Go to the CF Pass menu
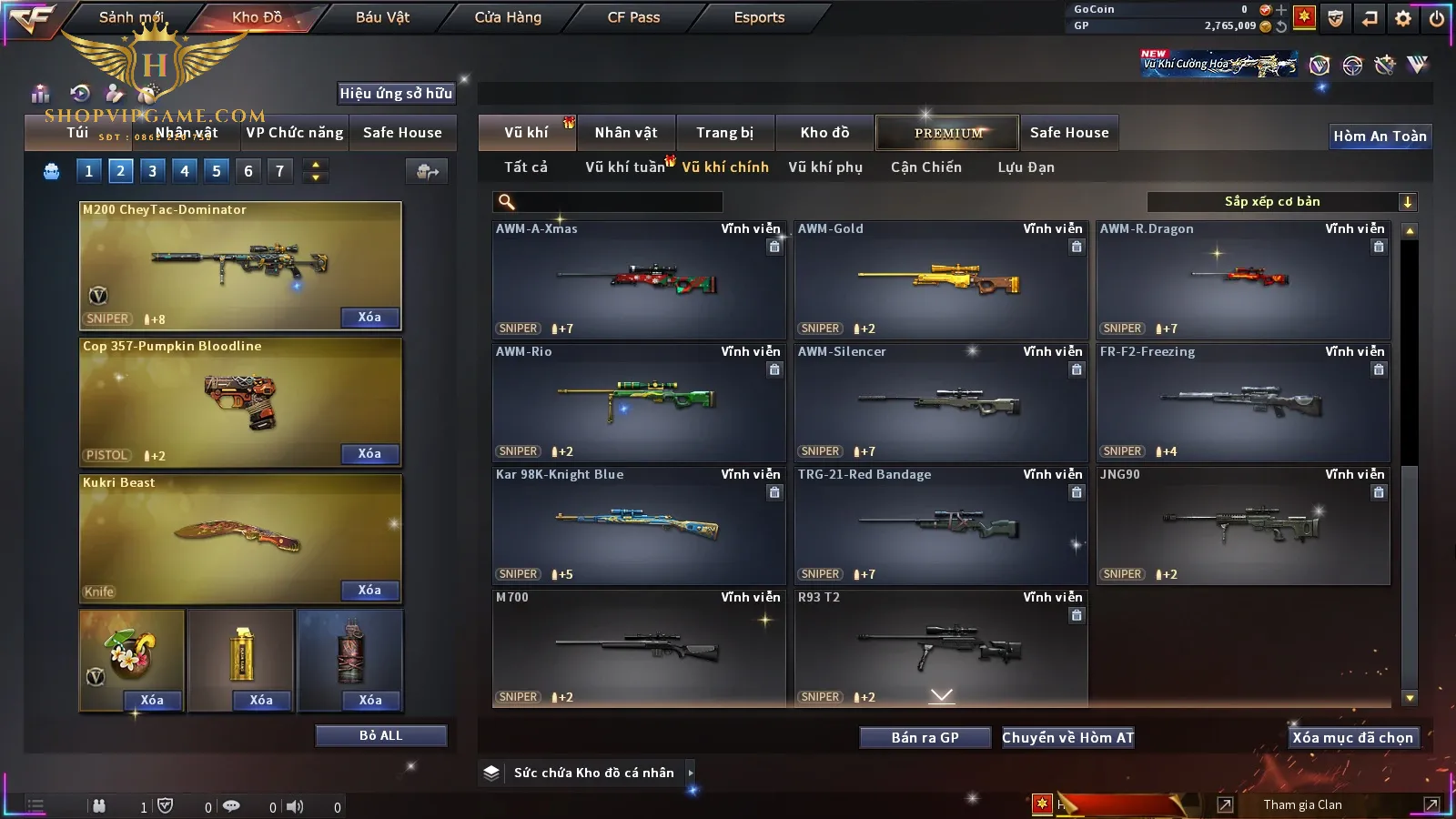The width and height of the screenshot is (1456, 819). click(633, 17)
